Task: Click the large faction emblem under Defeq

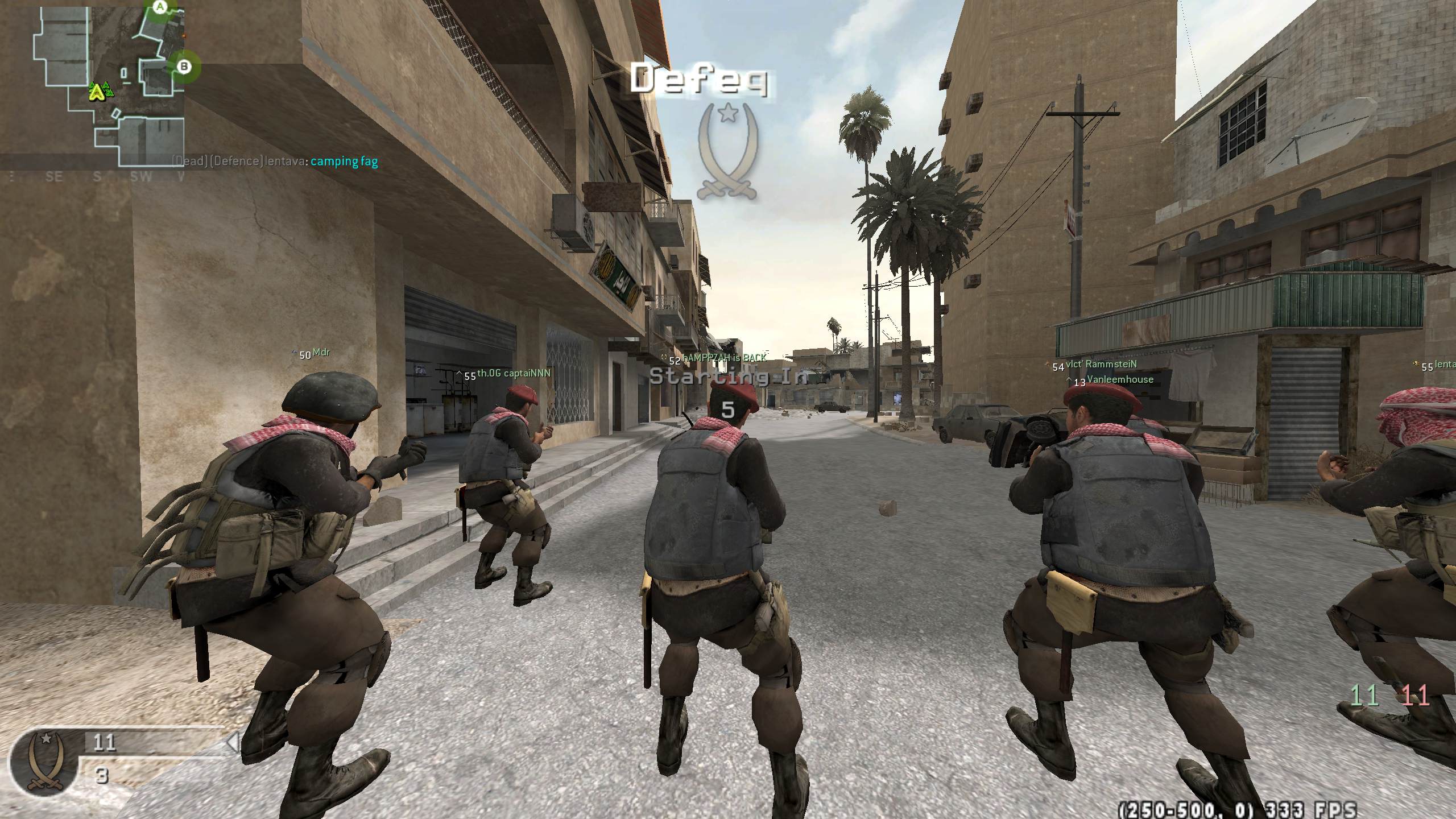Action: (727, 150)
